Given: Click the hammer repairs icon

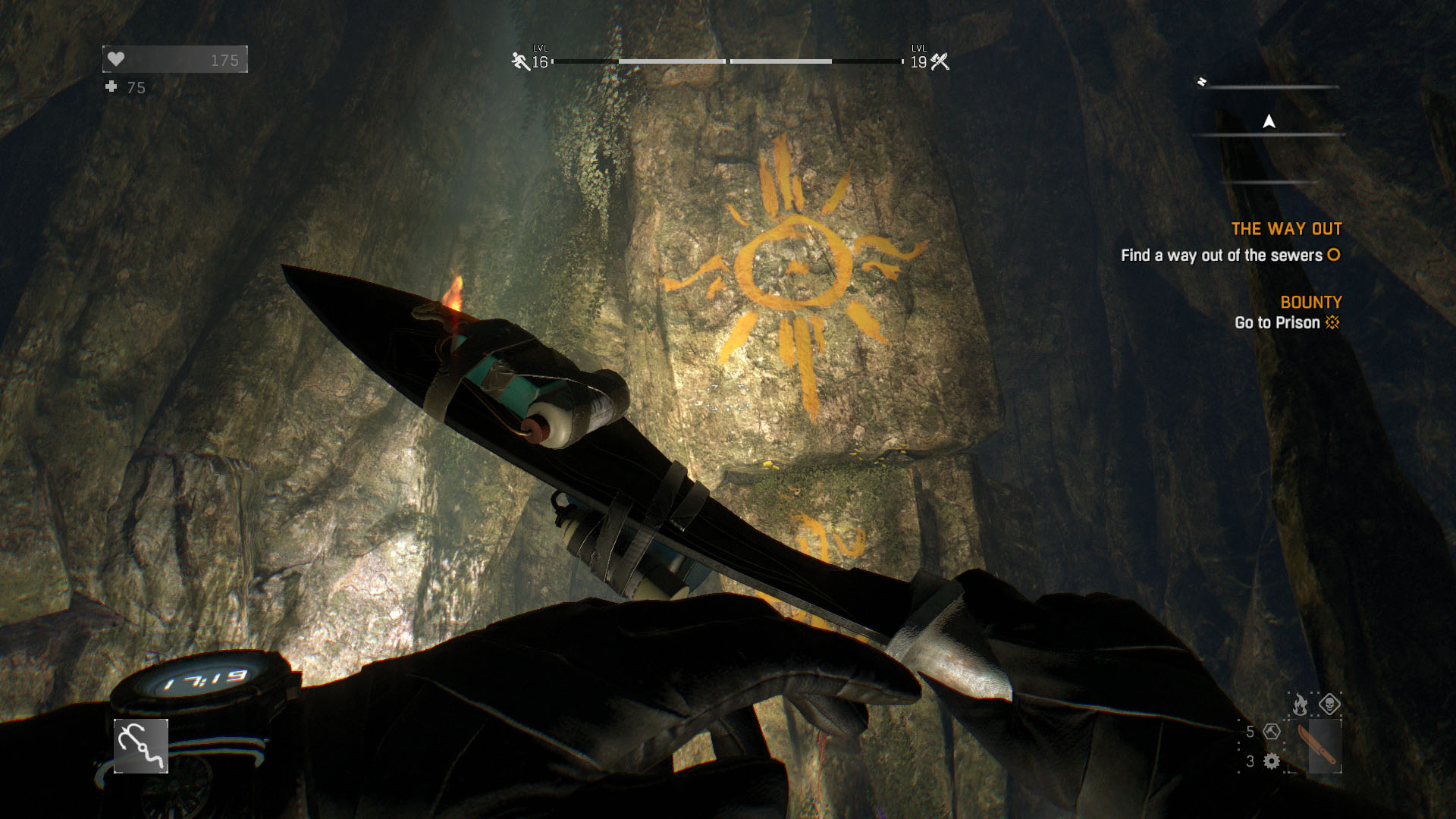Looking at the screenshot, I should (x=1272, y=732).
